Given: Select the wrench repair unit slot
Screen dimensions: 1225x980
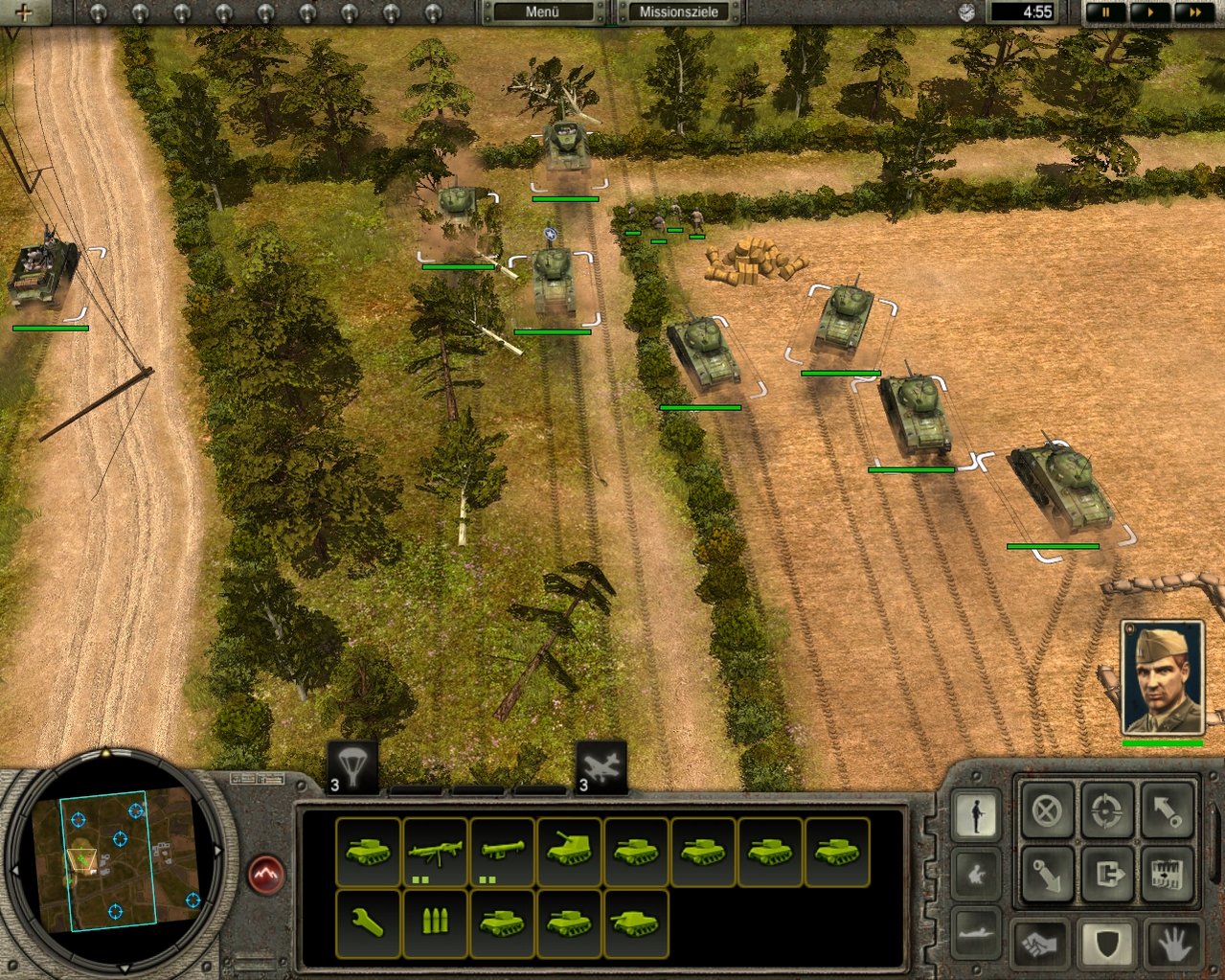Looking at the screenshot, I should pos(368,923).
